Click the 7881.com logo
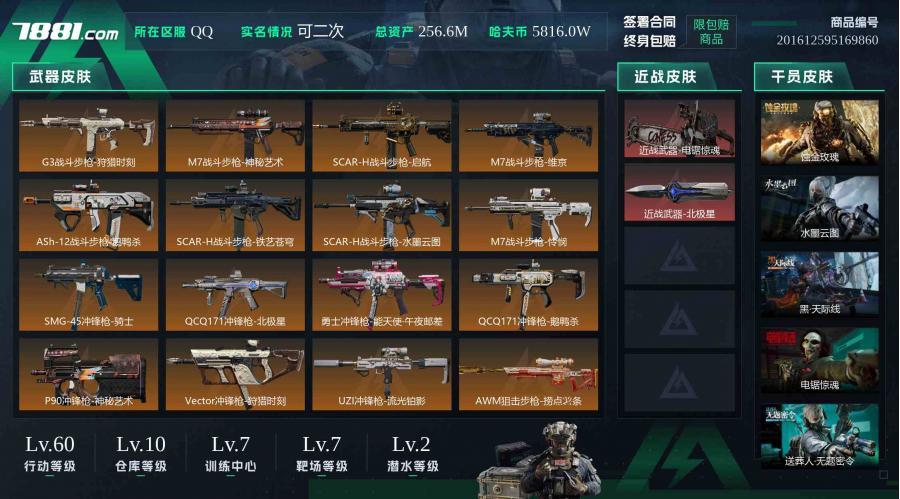This screenshot has height=499, width=900. click(66, 32)
